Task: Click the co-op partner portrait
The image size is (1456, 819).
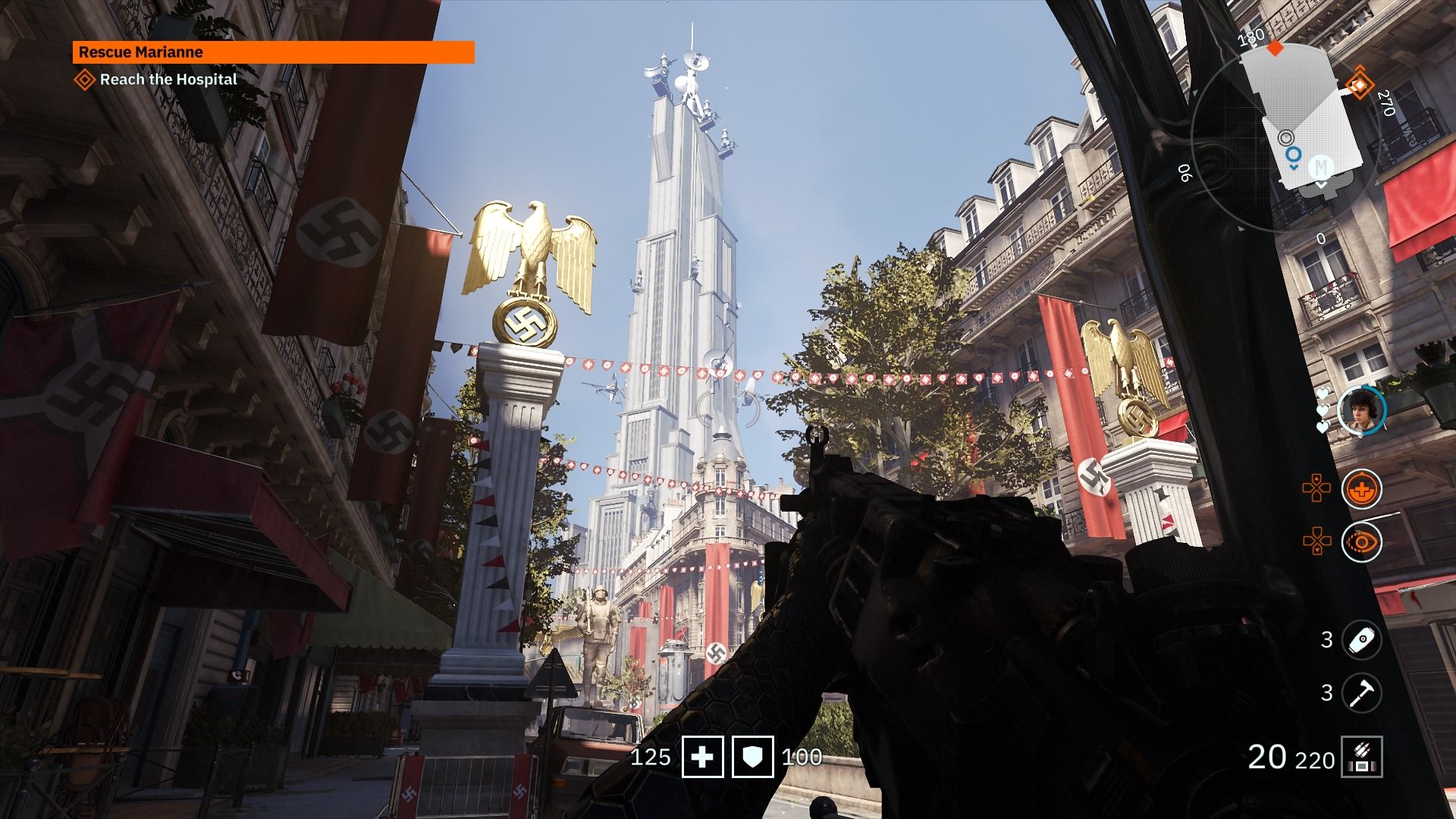Action: 1361,411
